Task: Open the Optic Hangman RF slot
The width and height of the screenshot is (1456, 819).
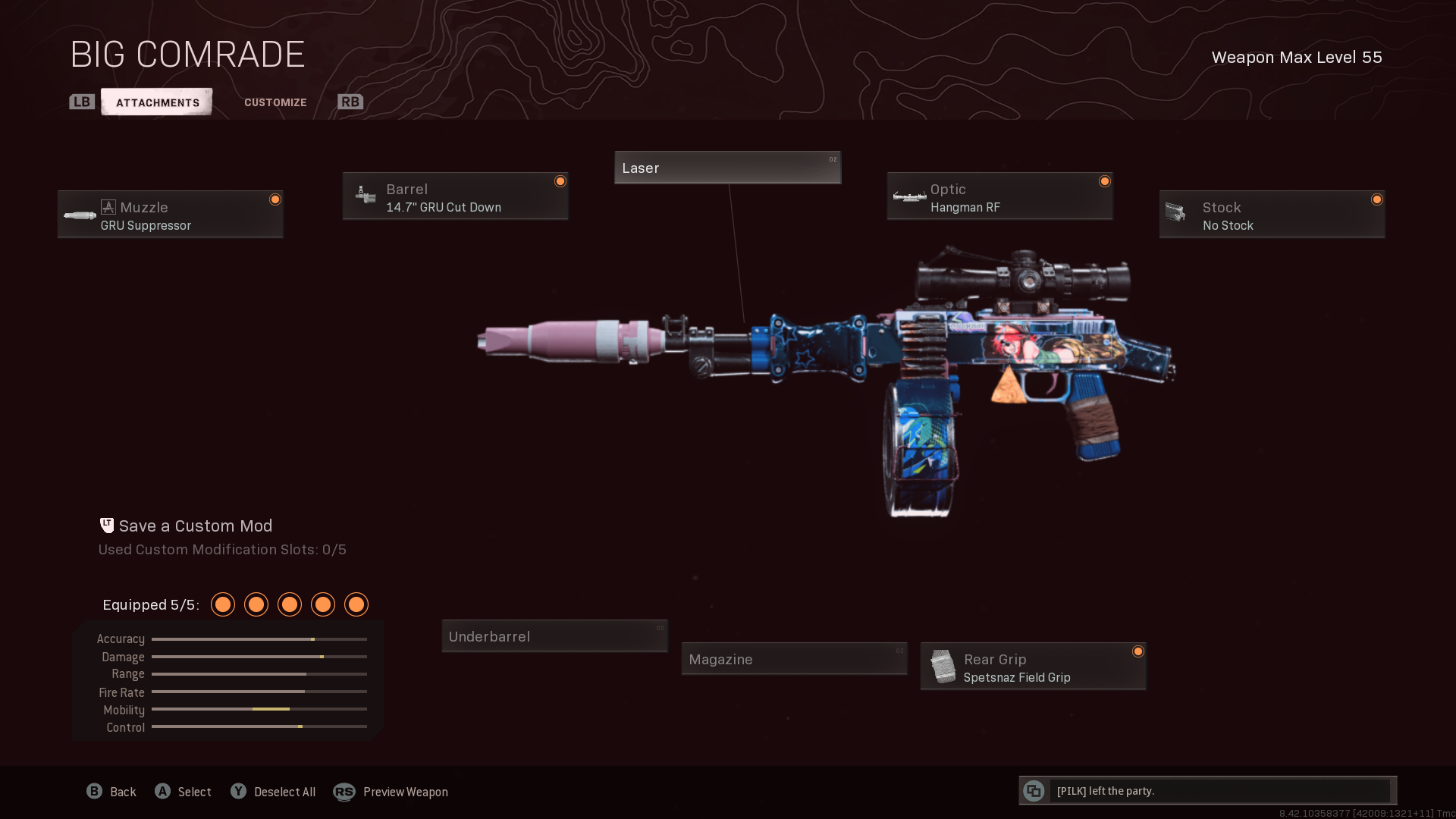Action: (999, 196)
